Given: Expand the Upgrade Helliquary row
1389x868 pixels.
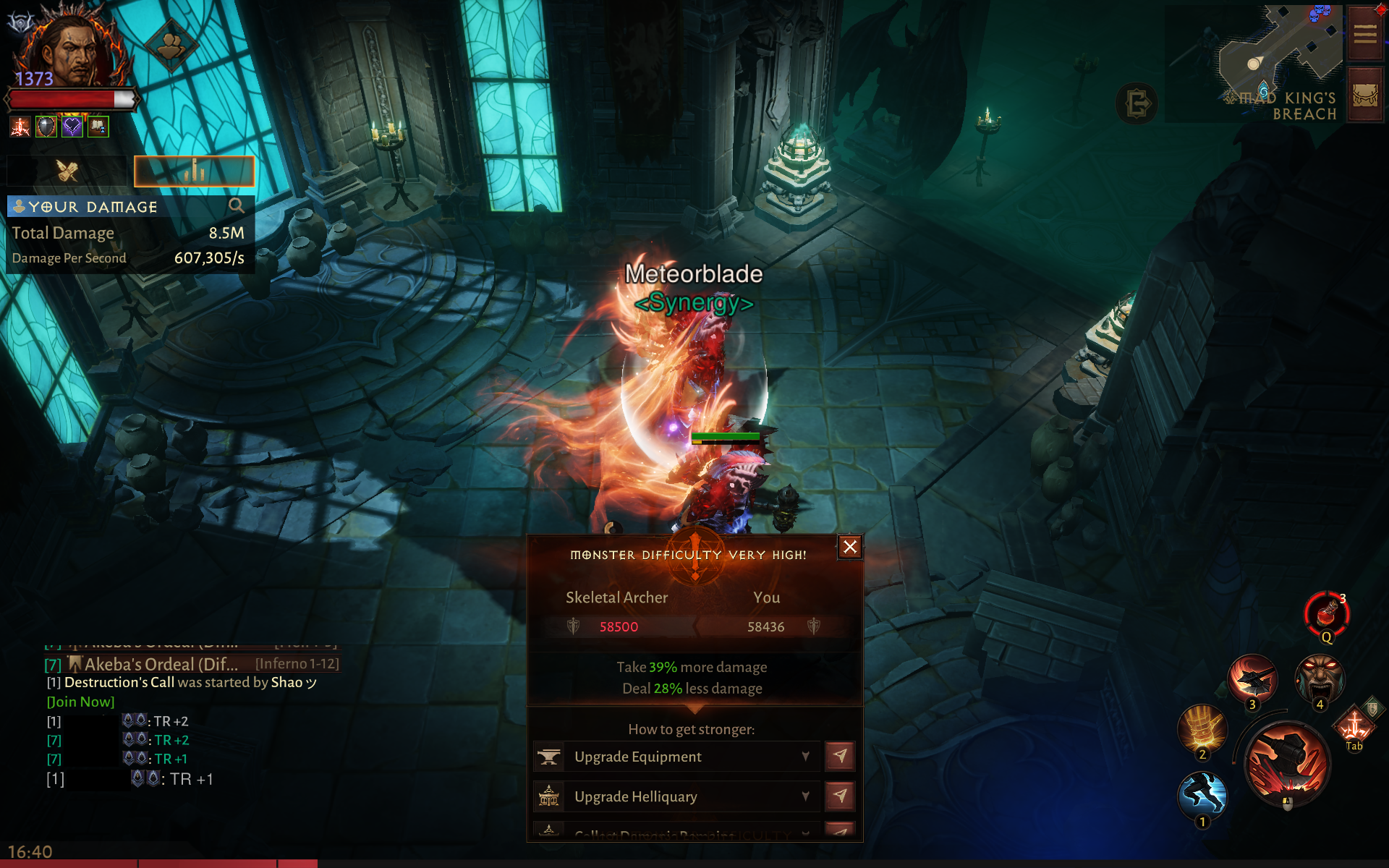Looking at the screenshot, I should point(805,796).
